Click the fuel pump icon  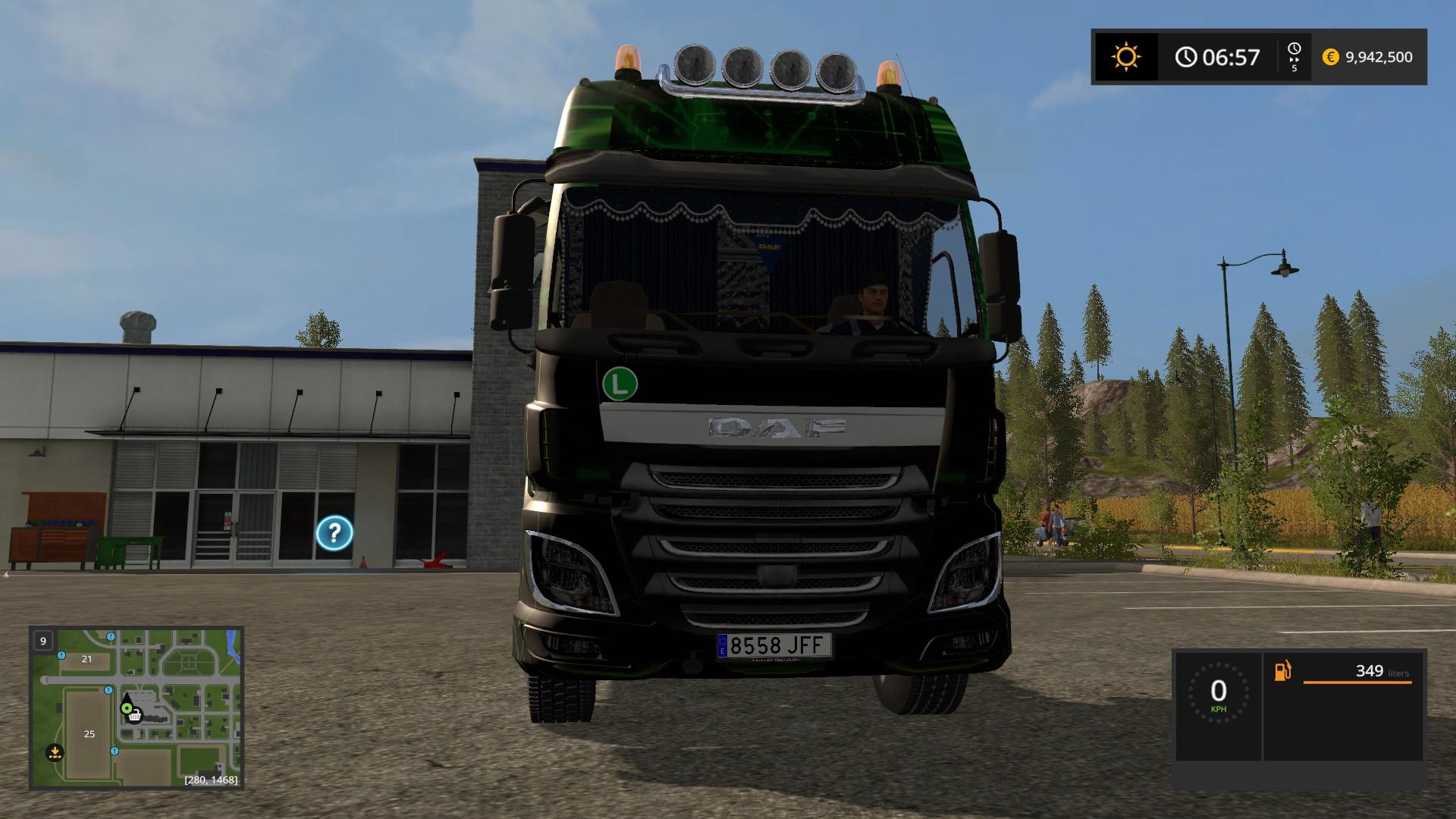[x=1283, y=671]
